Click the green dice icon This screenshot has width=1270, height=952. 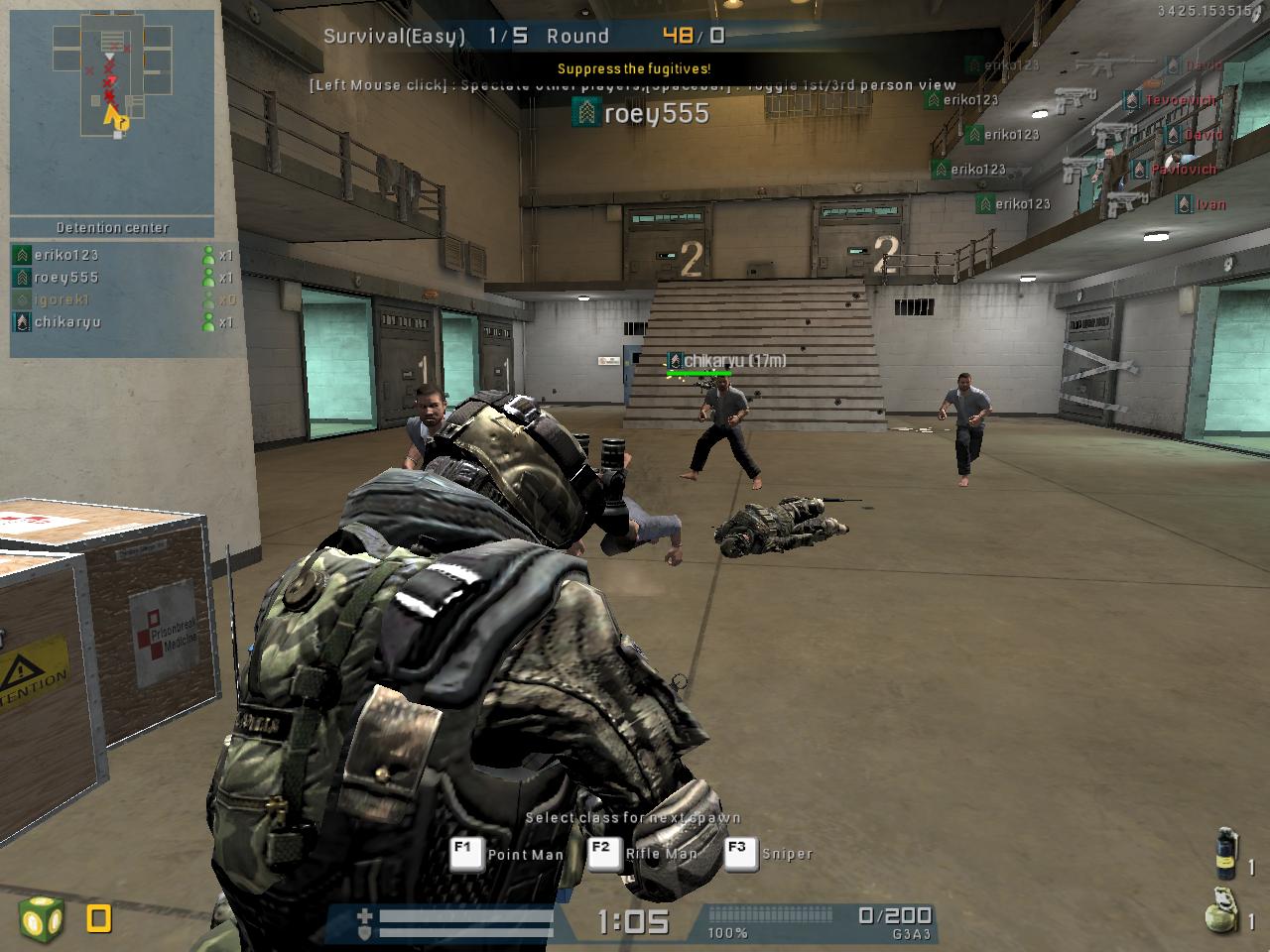point(42,919)
